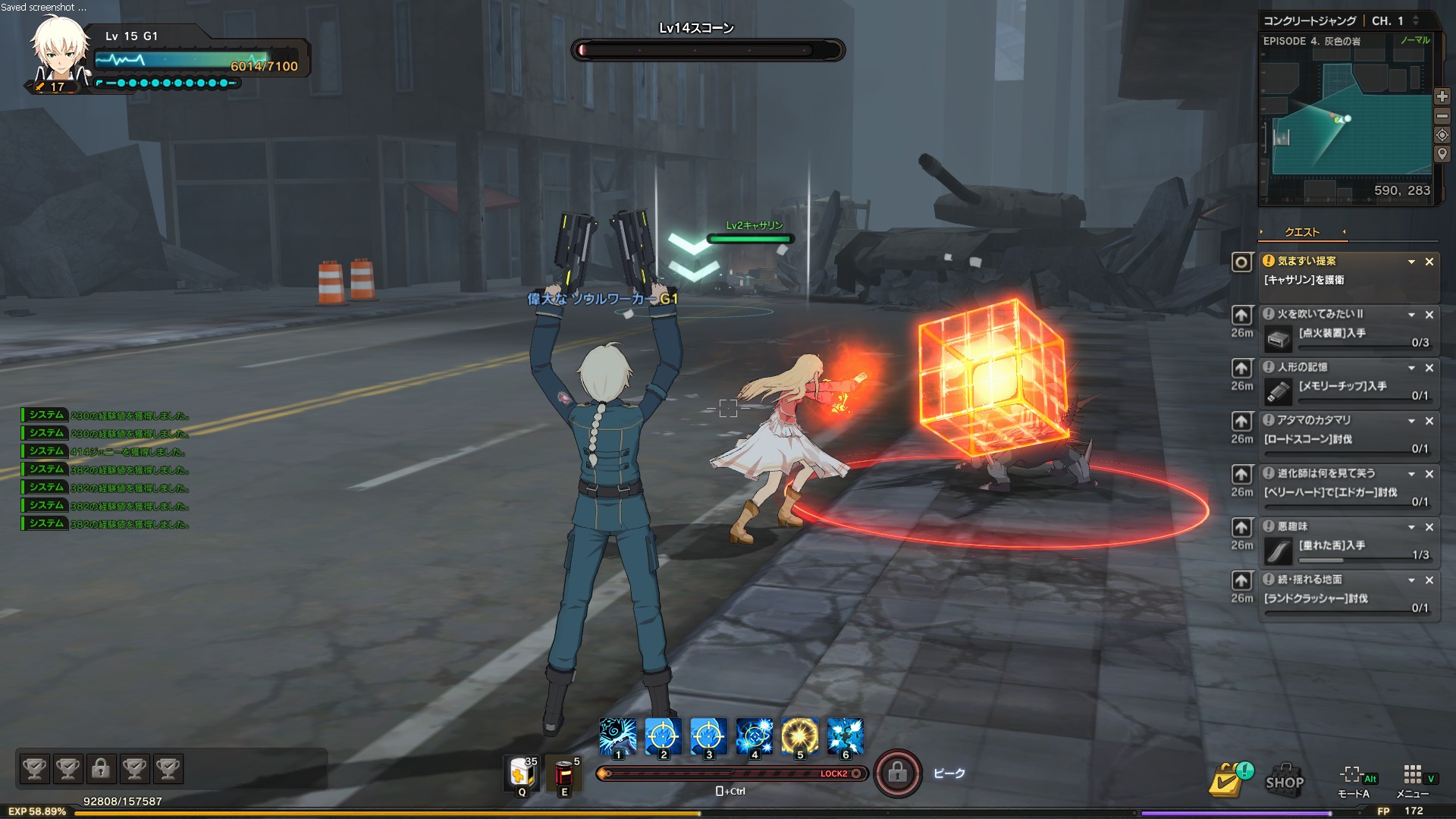Close the 気まずい提案 quest tracker entry
The width and height of the screenshot is (1456, 819).
1429,262
